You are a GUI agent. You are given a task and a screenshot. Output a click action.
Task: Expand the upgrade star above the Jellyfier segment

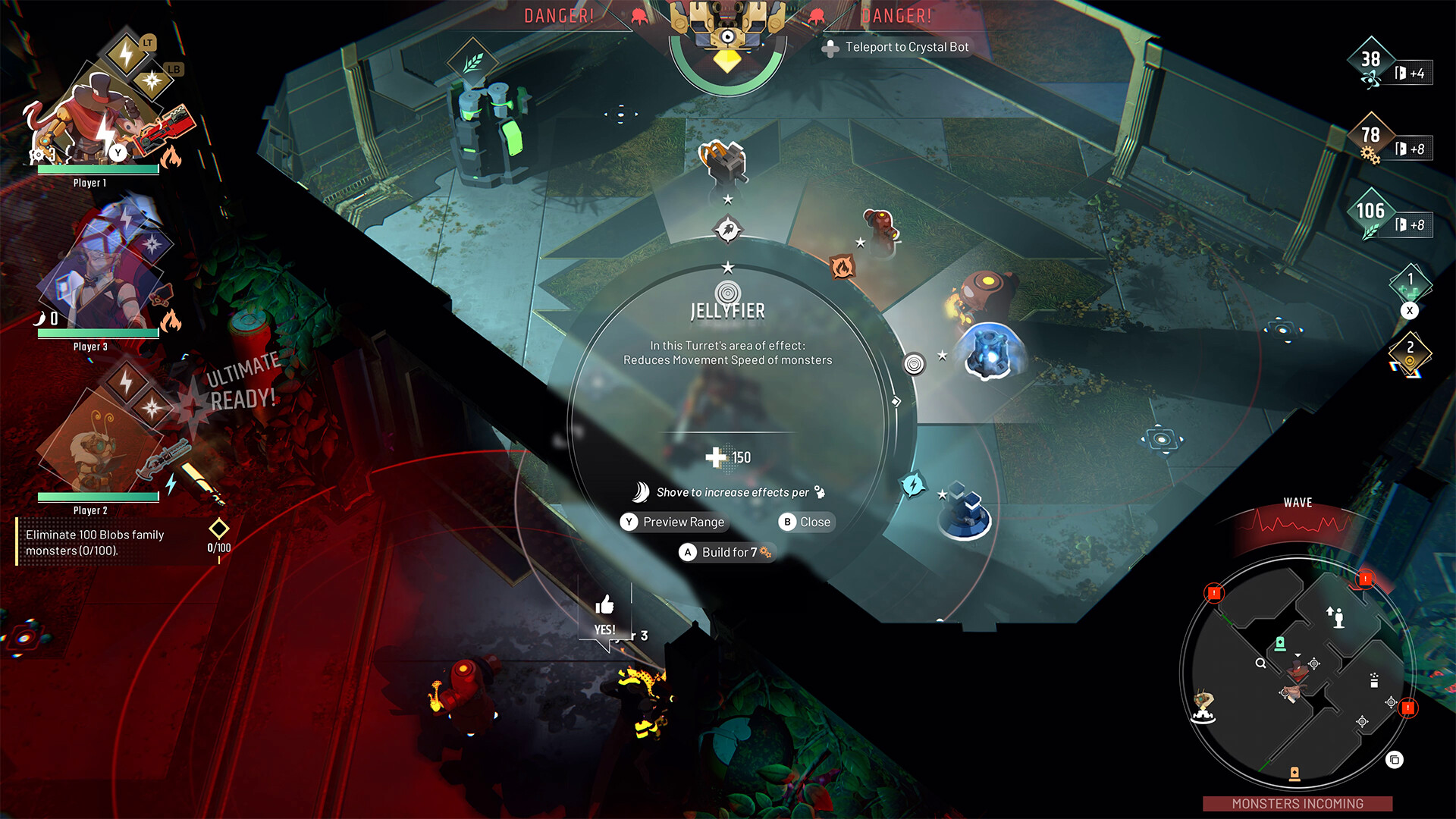click(x=727, y=265)
